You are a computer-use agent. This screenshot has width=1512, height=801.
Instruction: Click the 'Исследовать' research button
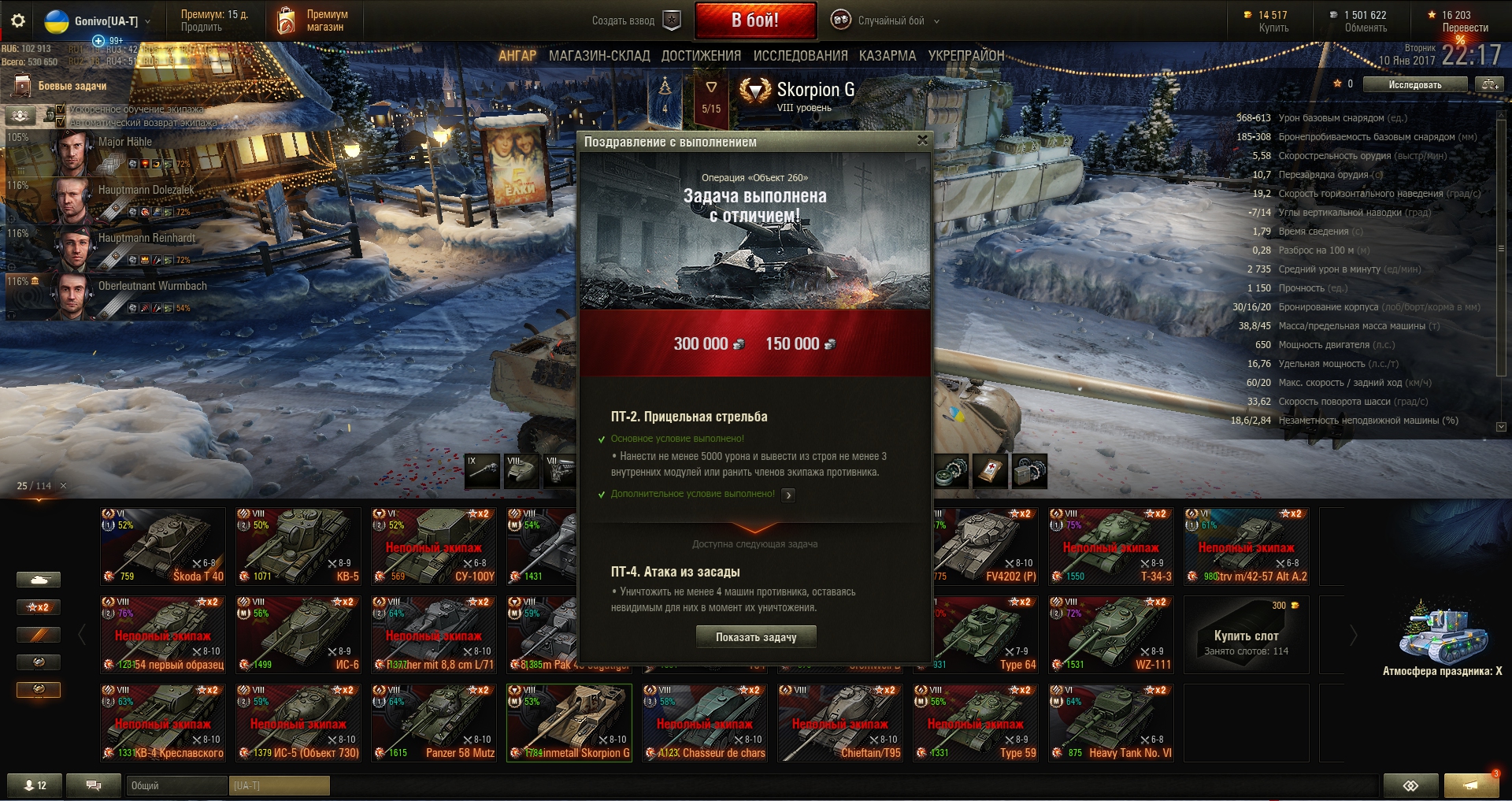pyautogui.click(x=1414, y=84)
